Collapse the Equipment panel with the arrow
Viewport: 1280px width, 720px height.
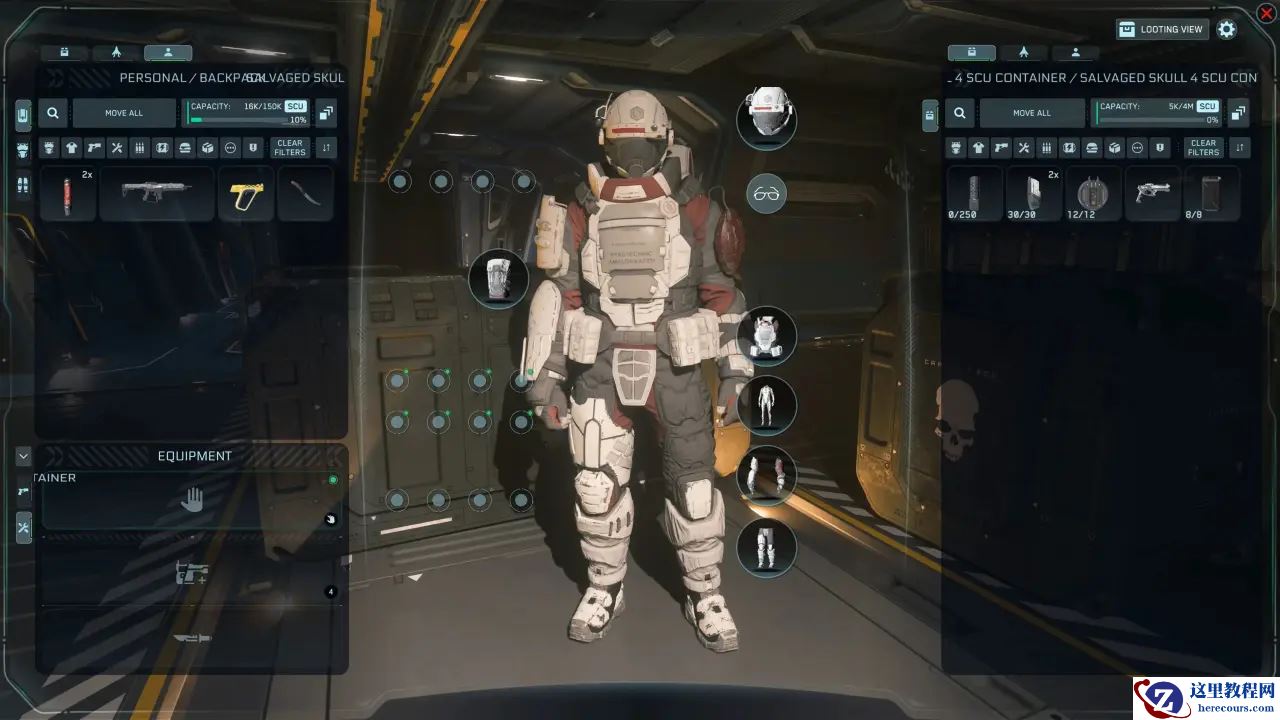tap(23, 456)
